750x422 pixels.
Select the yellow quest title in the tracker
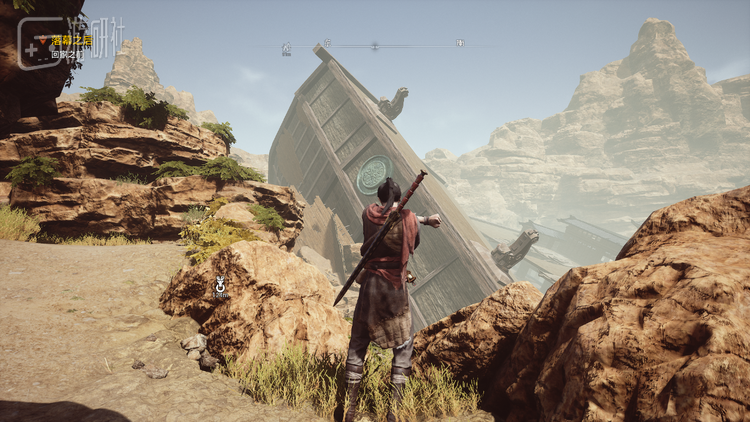click(x=70, y=41)
